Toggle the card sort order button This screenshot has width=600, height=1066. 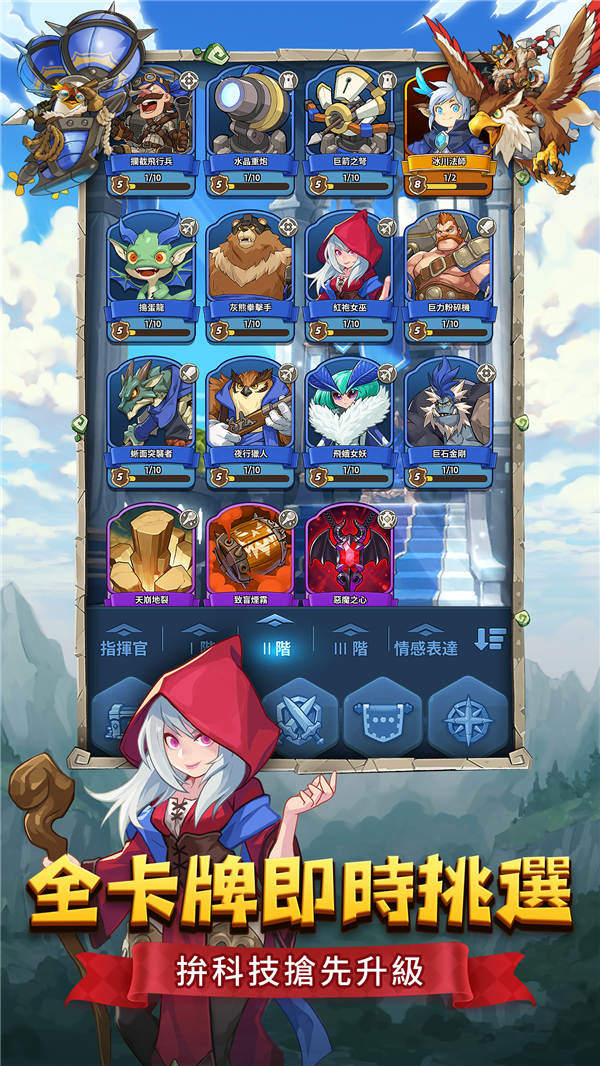[x=489, y=640]
